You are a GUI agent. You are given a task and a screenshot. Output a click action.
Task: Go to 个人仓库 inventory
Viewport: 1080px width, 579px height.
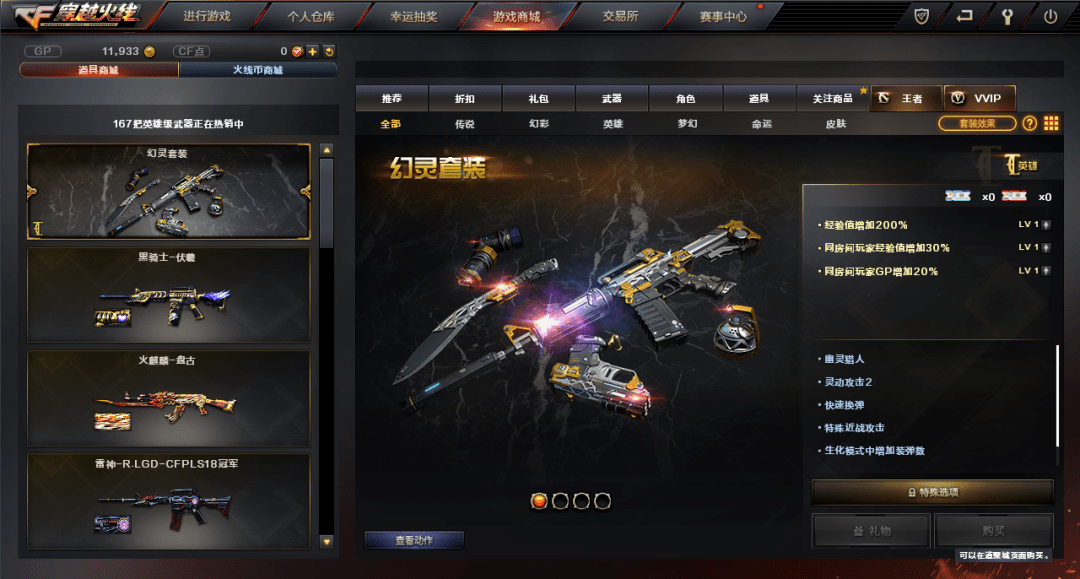pos(310,16)
